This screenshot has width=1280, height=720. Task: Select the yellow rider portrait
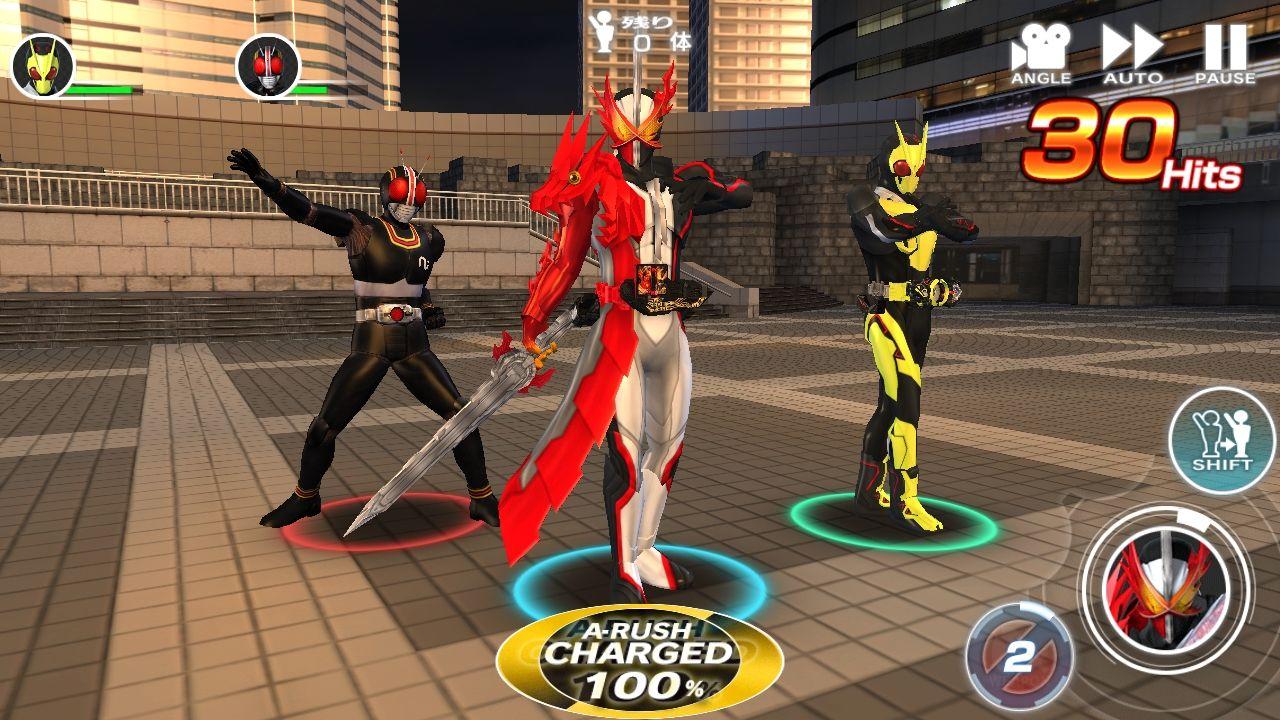tap(43, 67)
